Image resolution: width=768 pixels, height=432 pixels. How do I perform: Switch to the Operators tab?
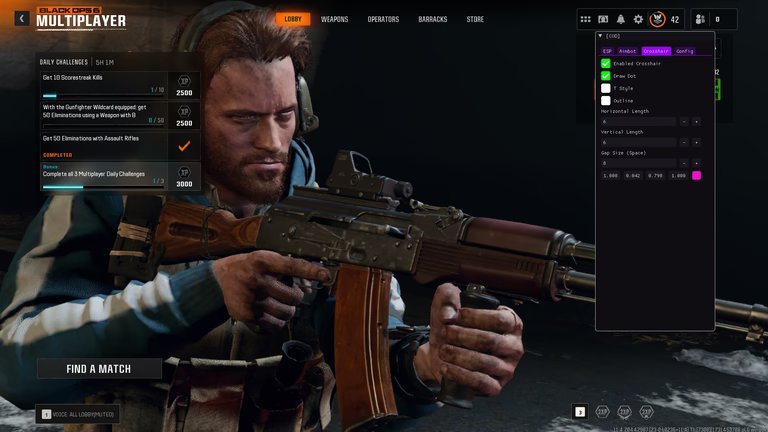383,19
